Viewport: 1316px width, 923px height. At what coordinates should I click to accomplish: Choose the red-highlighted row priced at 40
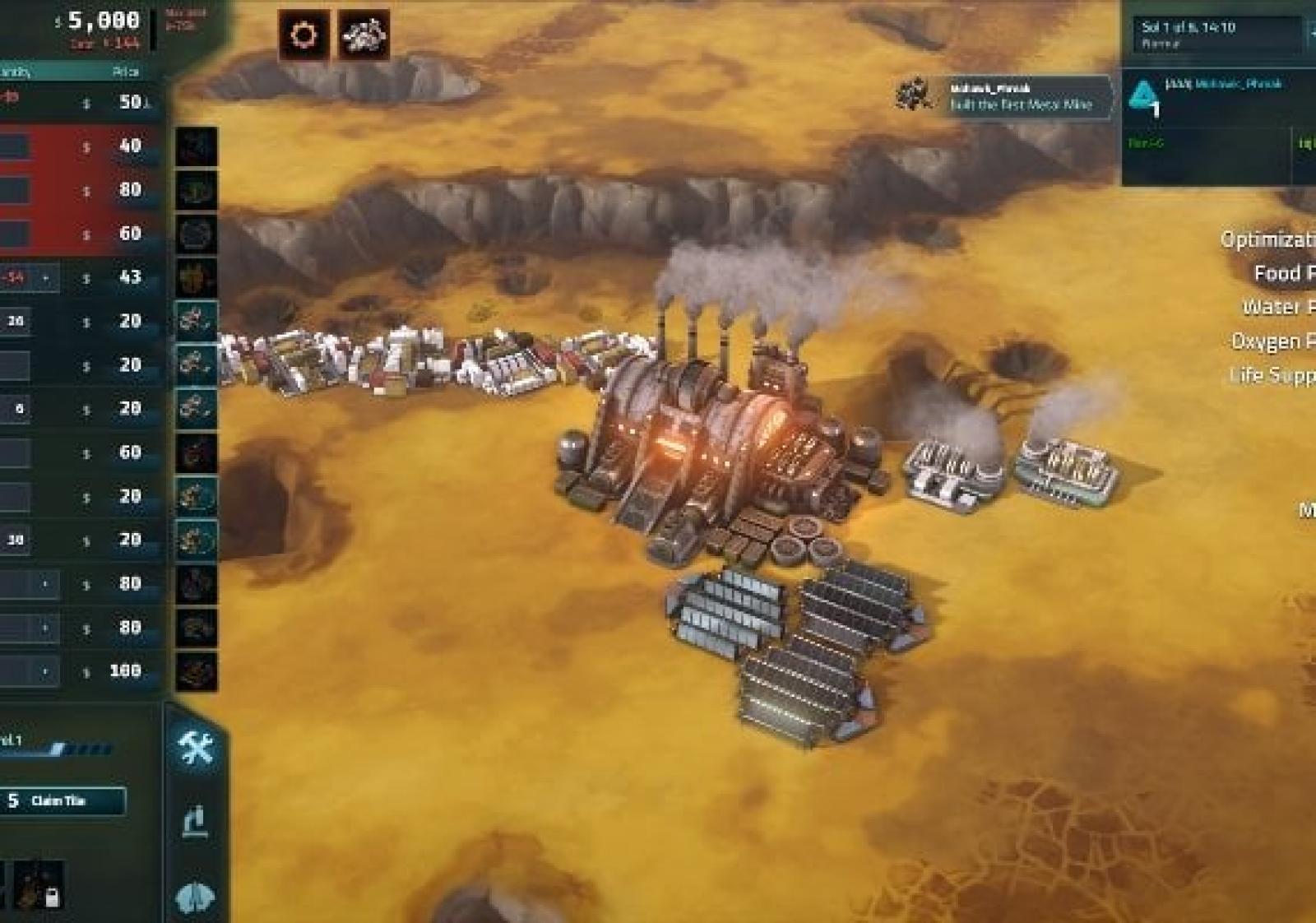pos(82,146)
